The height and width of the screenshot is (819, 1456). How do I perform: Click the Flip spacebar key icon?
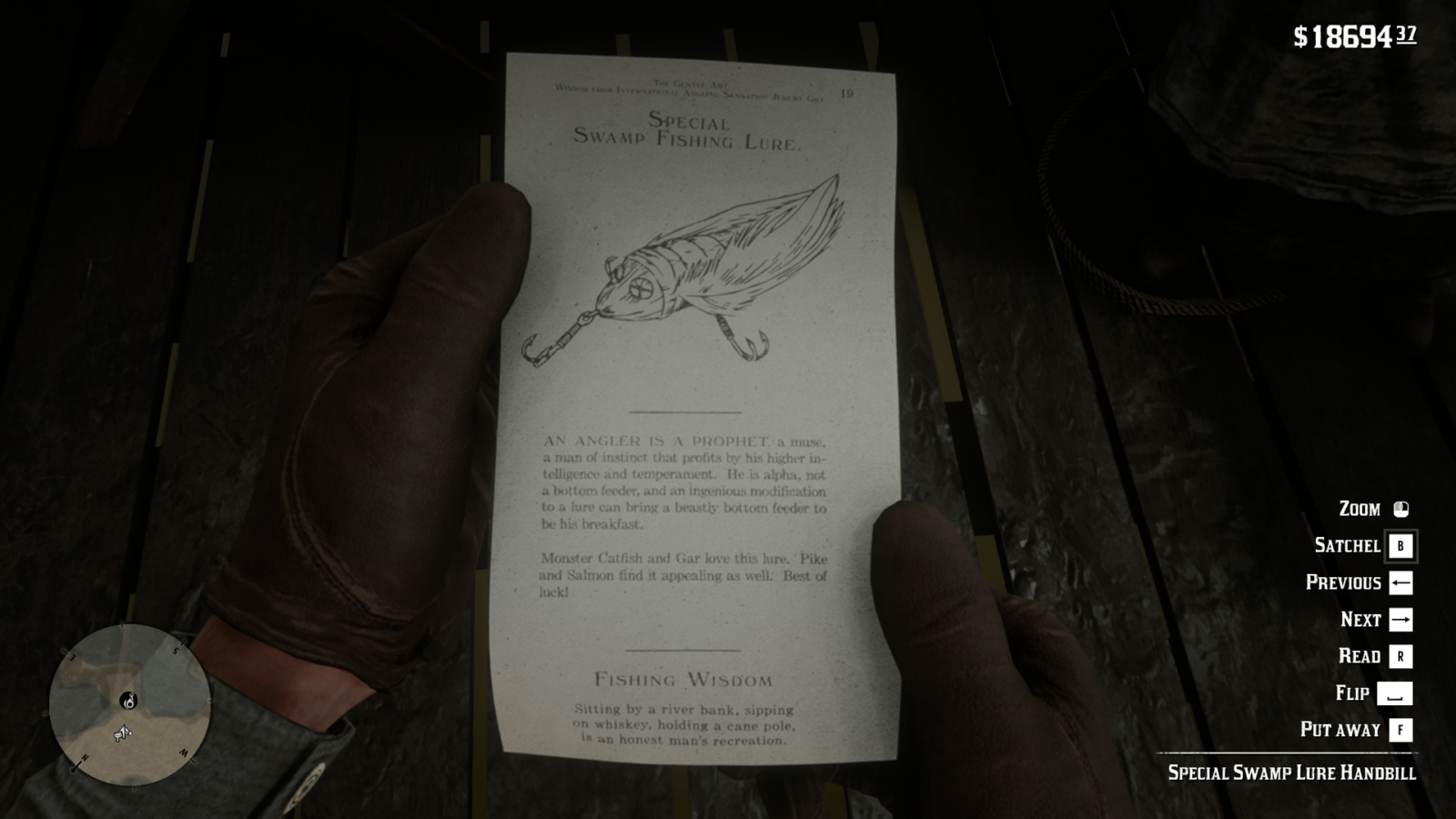click(1399, 693)
